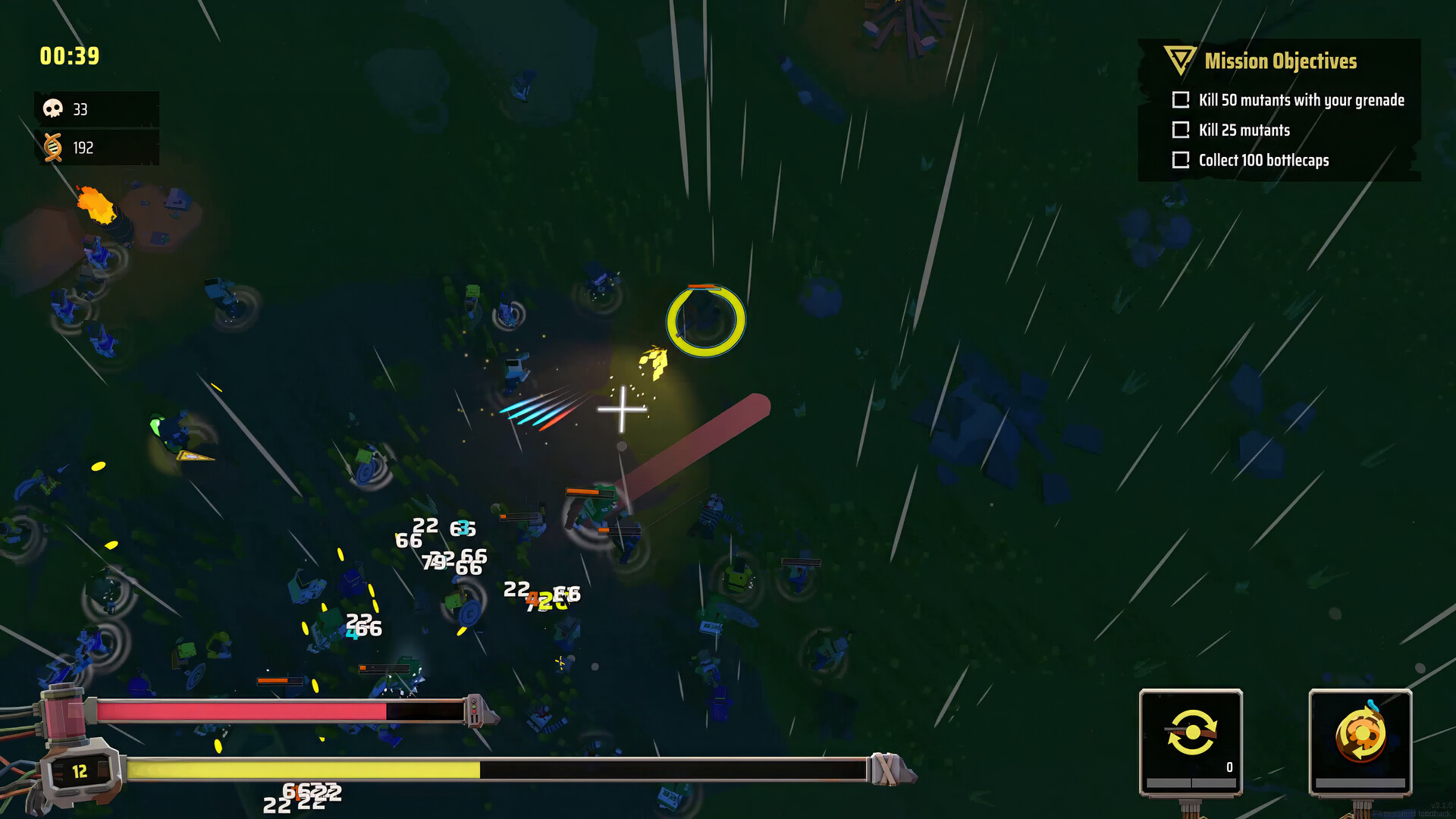The image size is (1456, 819).
Task: Click the yellow crosshair reticle
Action: [x=622, y=409]
